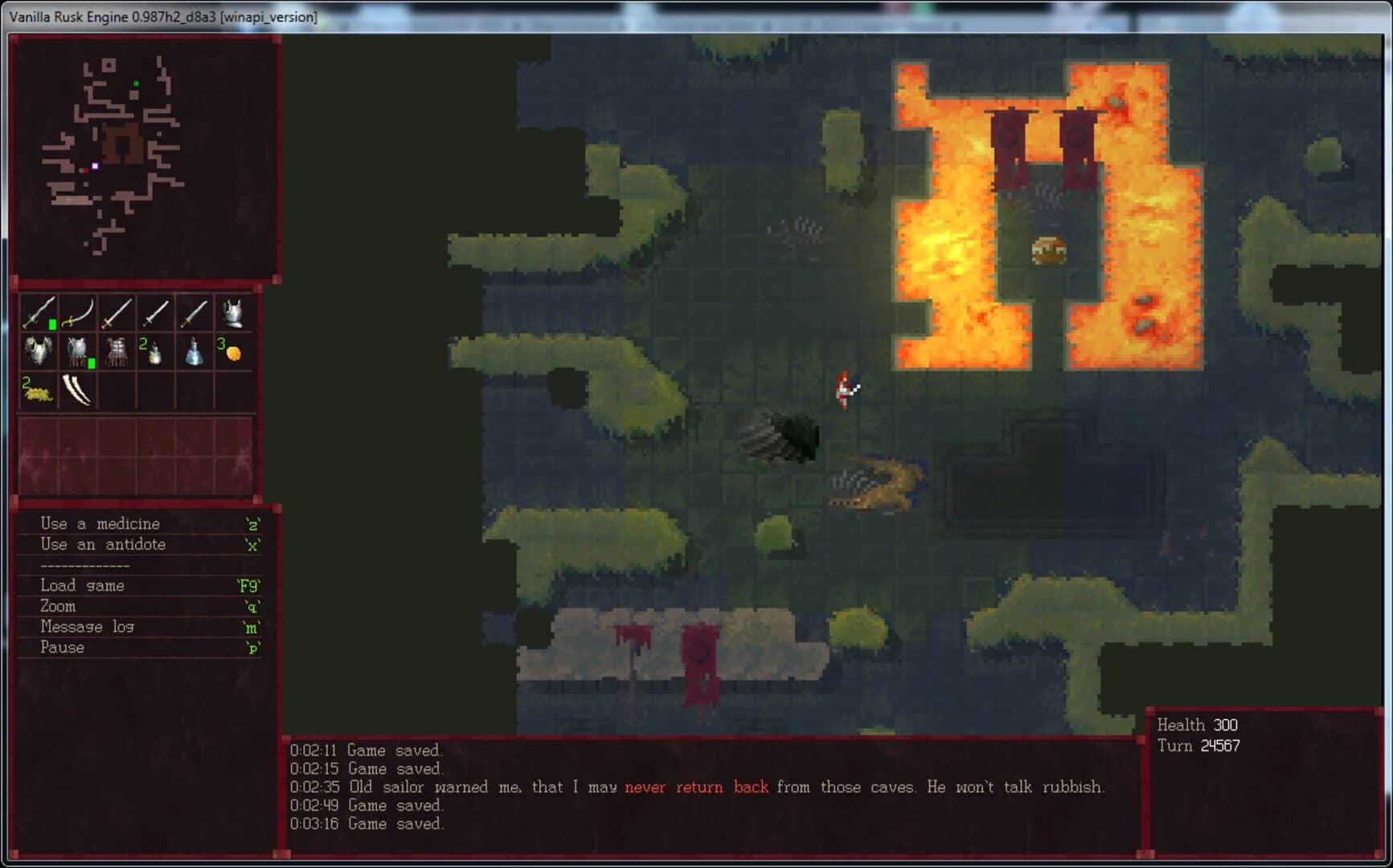The width and height of the screenshot is (1393, 868).
Task: Toggle the equipped indicator on the chainmail
Action: [x=92, y=362]
